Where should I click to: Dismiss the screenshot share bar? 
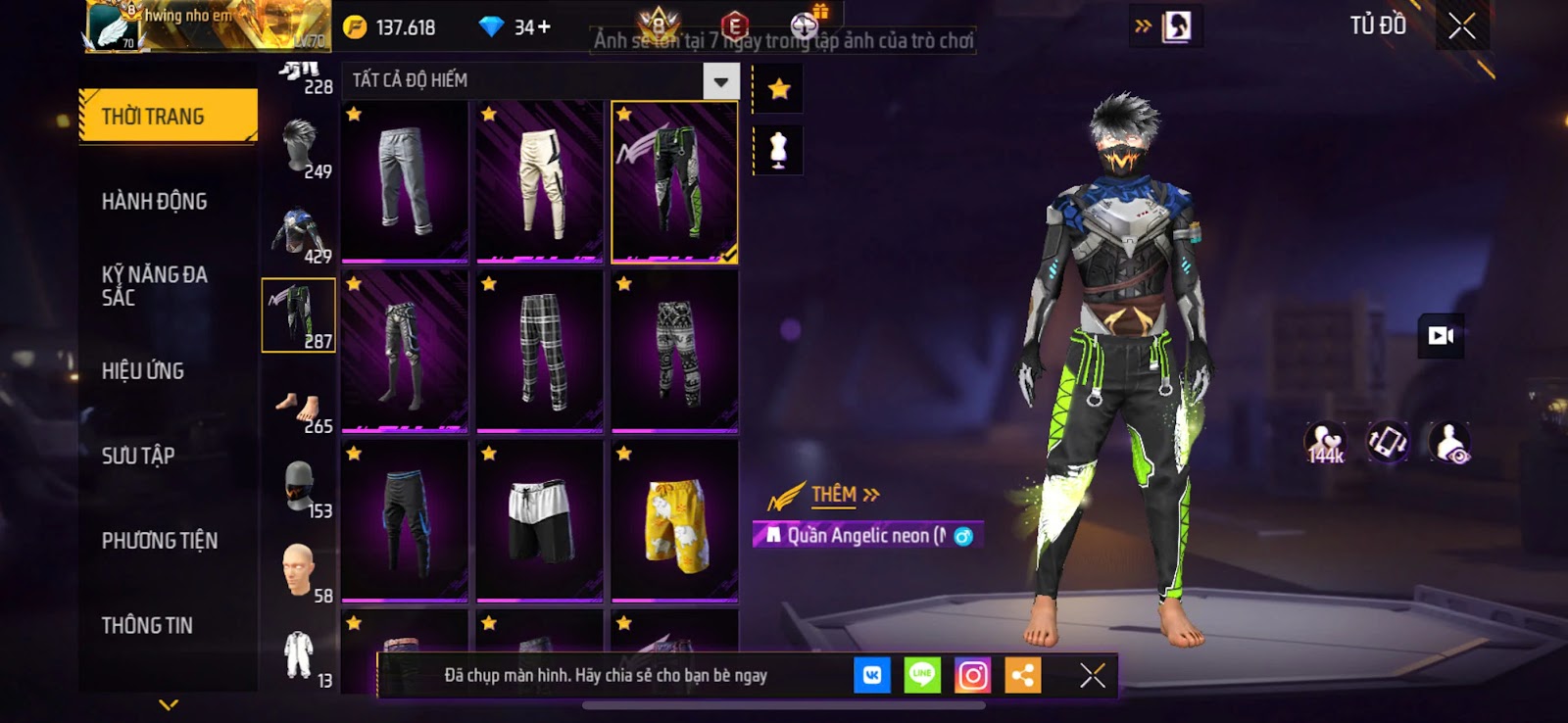pos(1092,676)
